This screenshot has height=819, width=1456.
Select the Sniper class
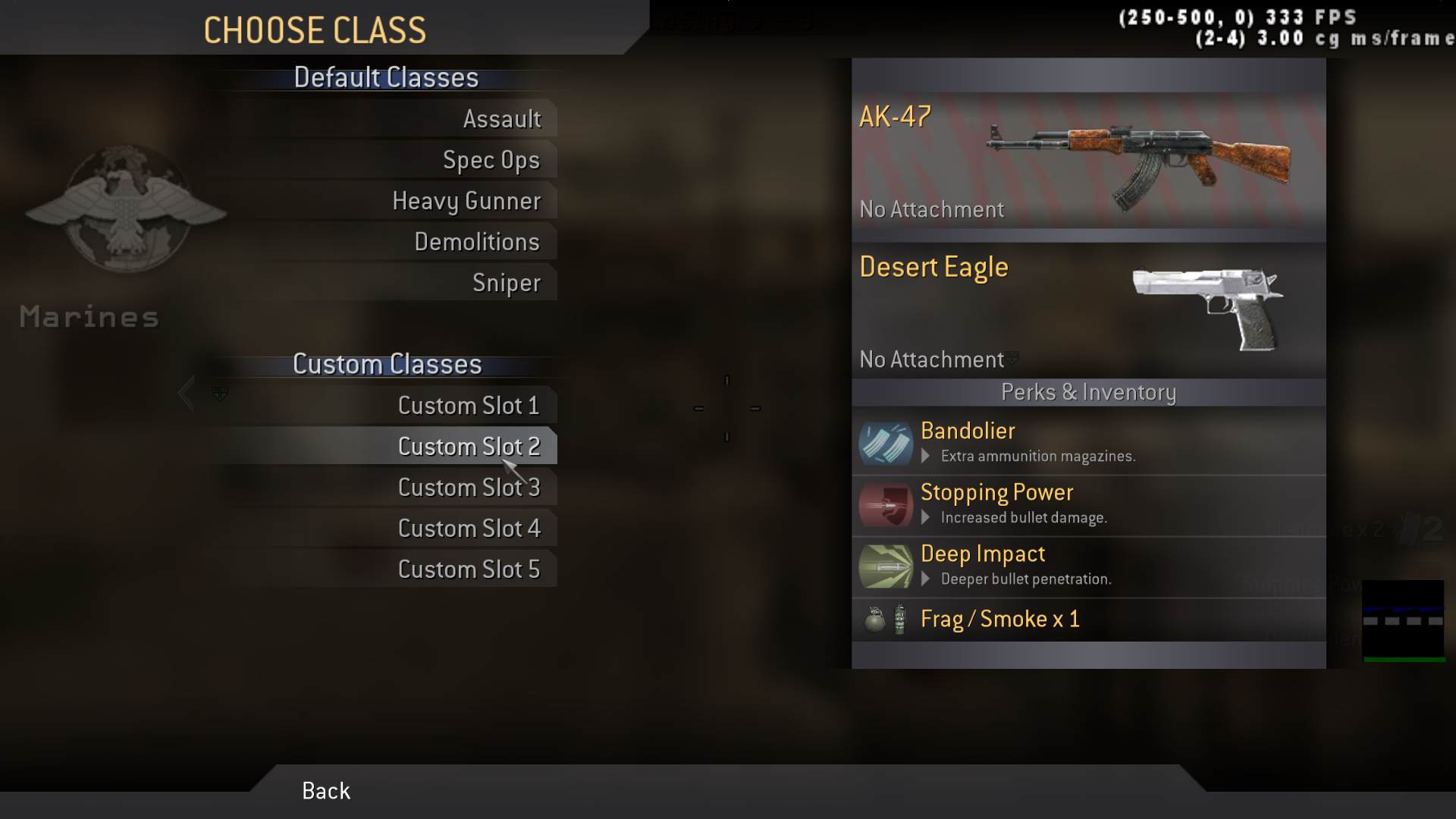pyautogui.click(x=507, y=282)
